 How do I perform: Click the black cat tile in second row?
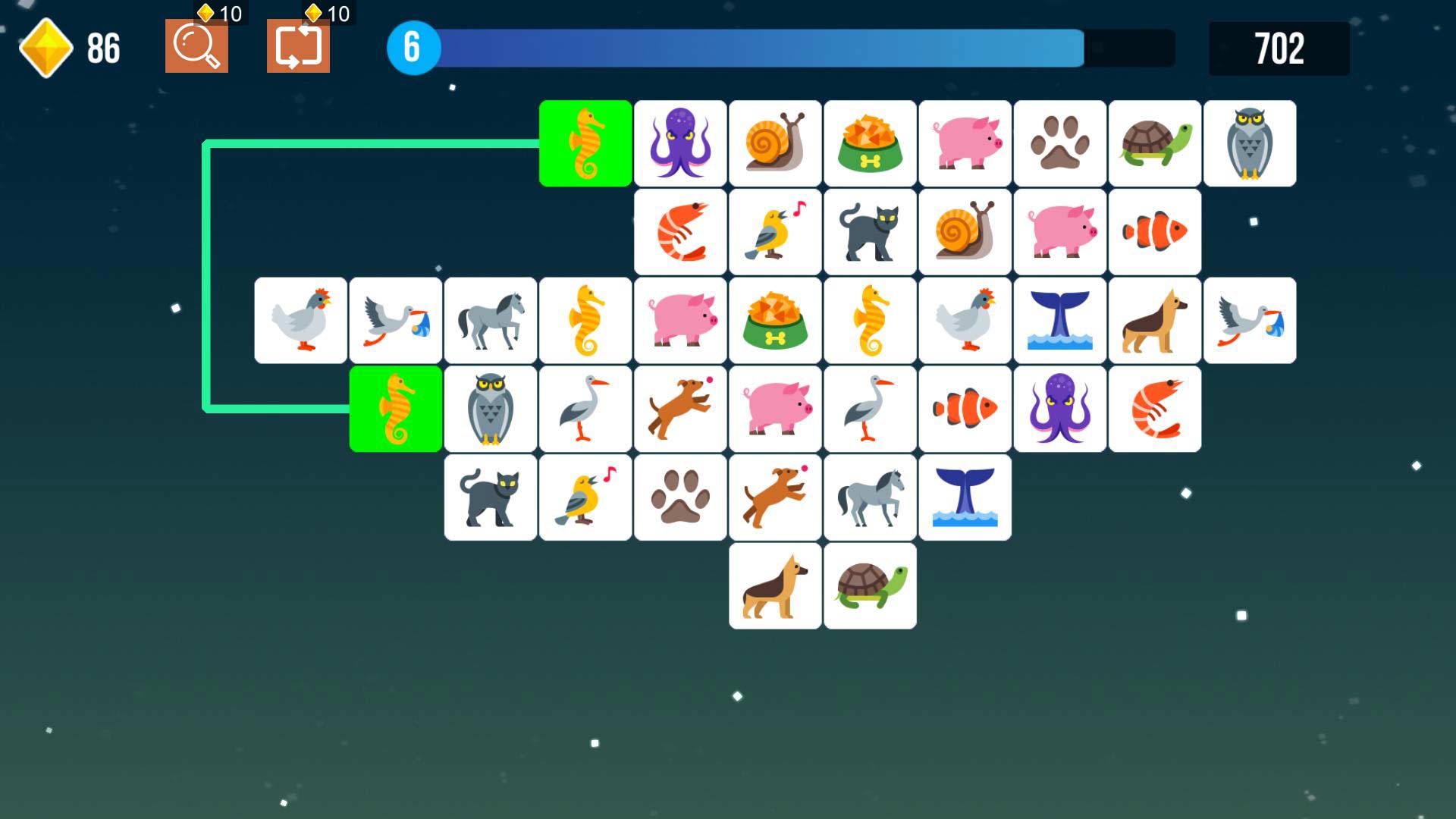pyautogui.click(x=869, y=231)
